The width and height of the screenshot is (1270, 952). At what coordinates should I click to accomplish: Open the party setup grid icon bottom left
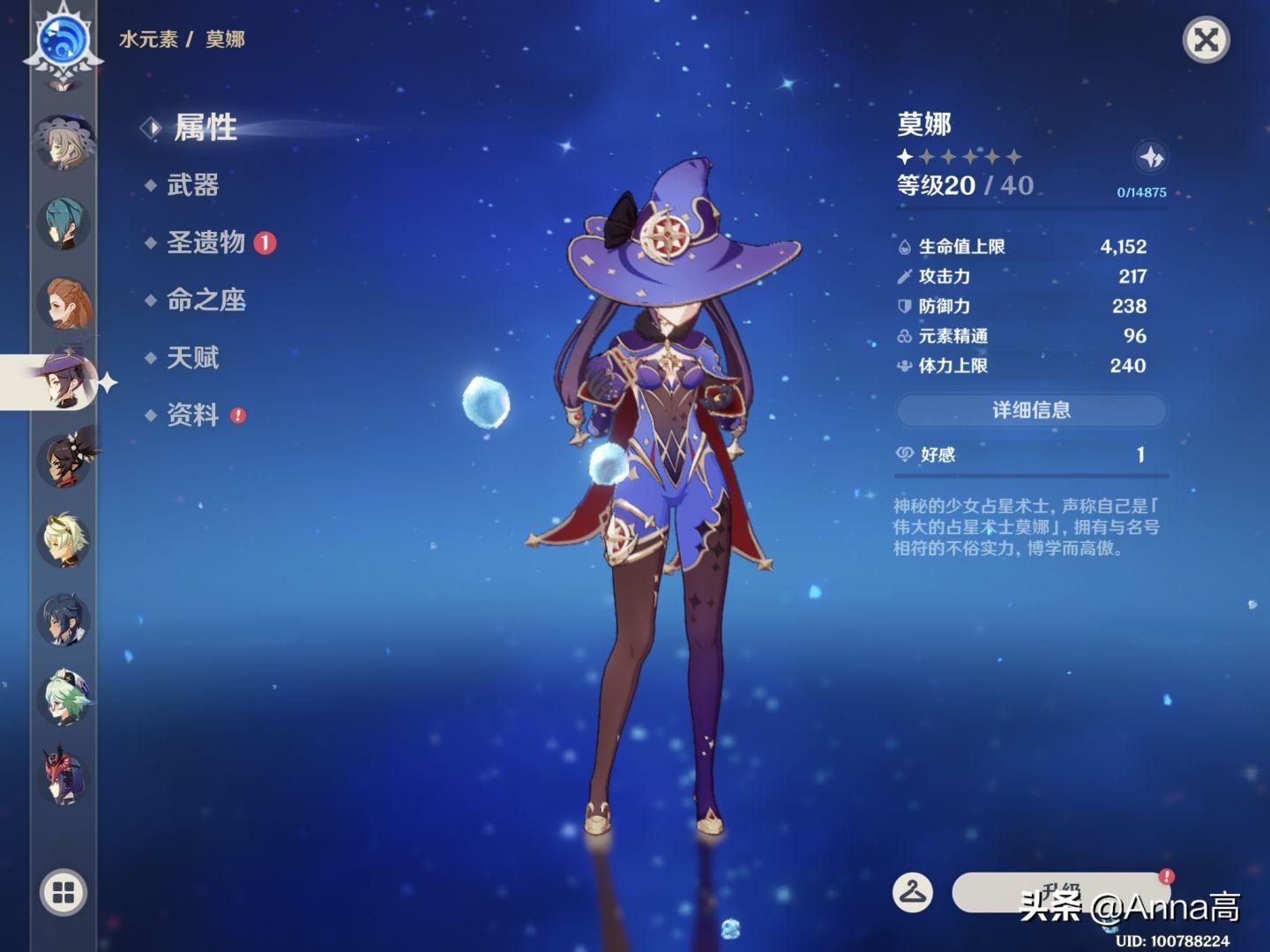62,893
